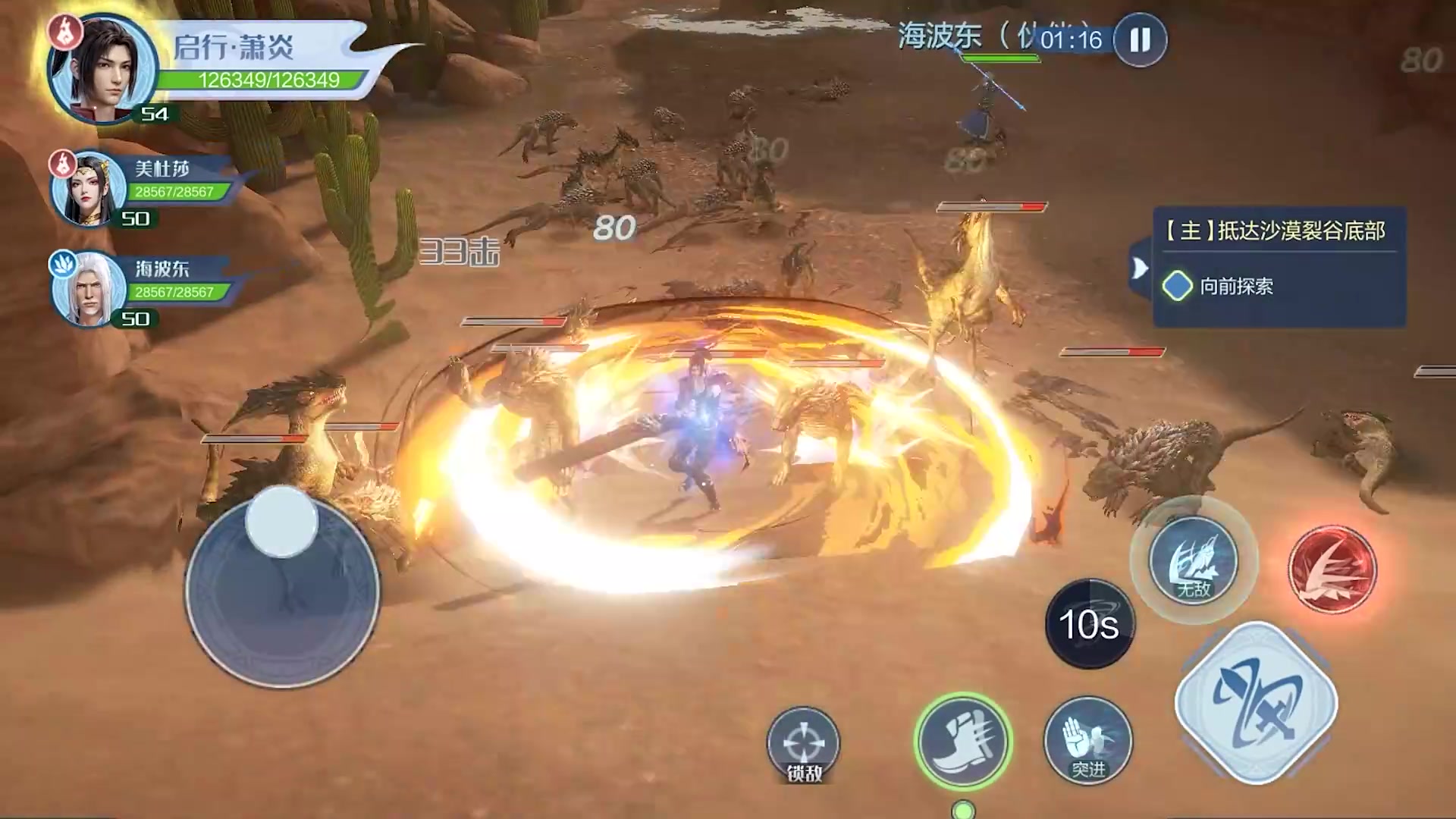Tap the virtual joystick knob

point(281,522)
